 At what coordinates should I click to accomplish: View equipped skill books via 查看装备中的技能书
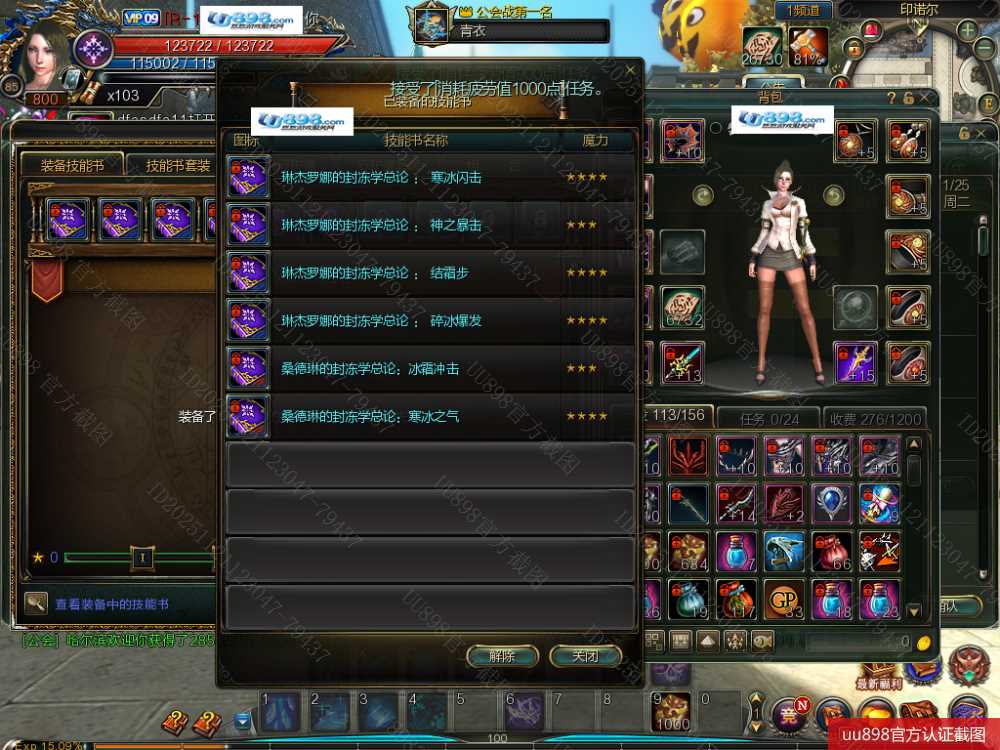[x=110, y=604]
